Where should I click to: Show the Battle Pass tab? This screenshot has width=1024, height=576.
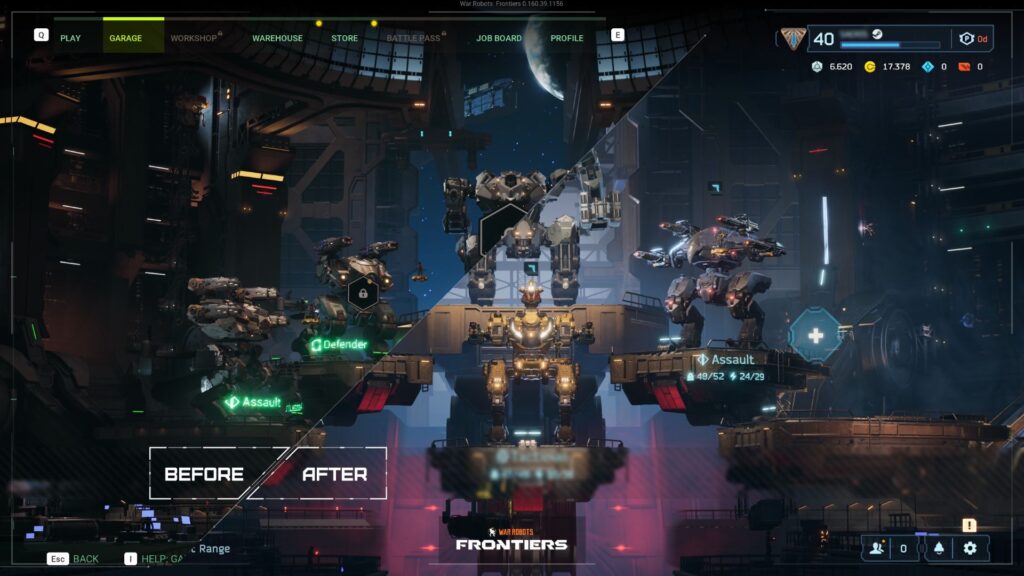[412, 38]
